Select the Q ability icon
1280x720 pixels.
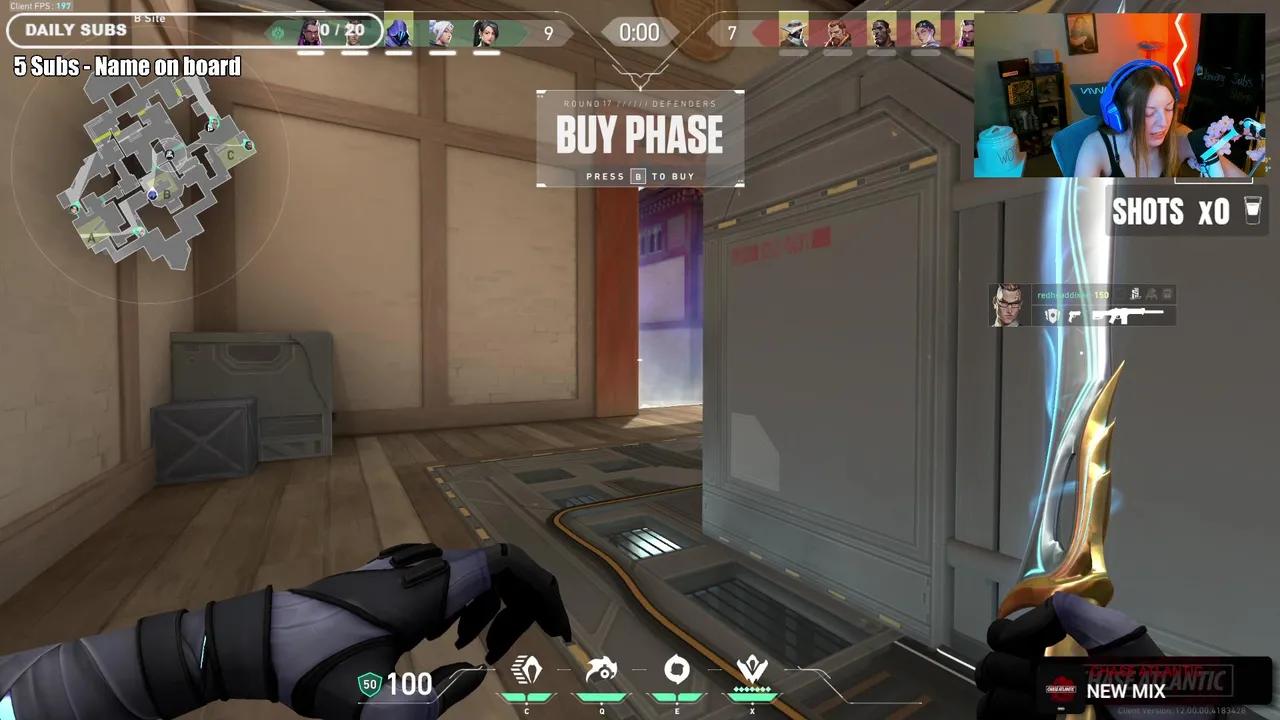tap(602, 669)
